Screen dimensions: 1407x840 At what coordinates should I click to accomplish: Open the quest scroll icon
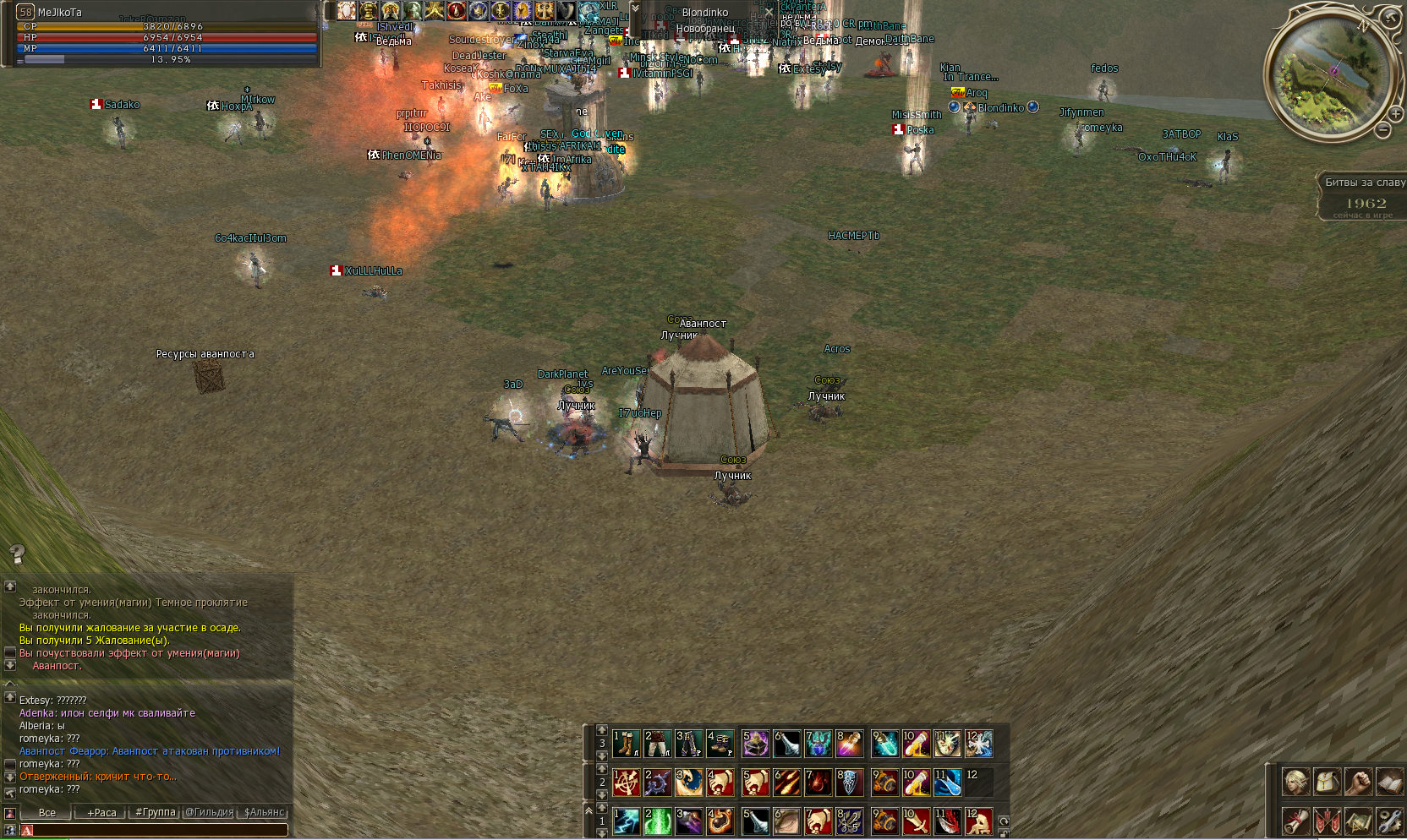1295,820
